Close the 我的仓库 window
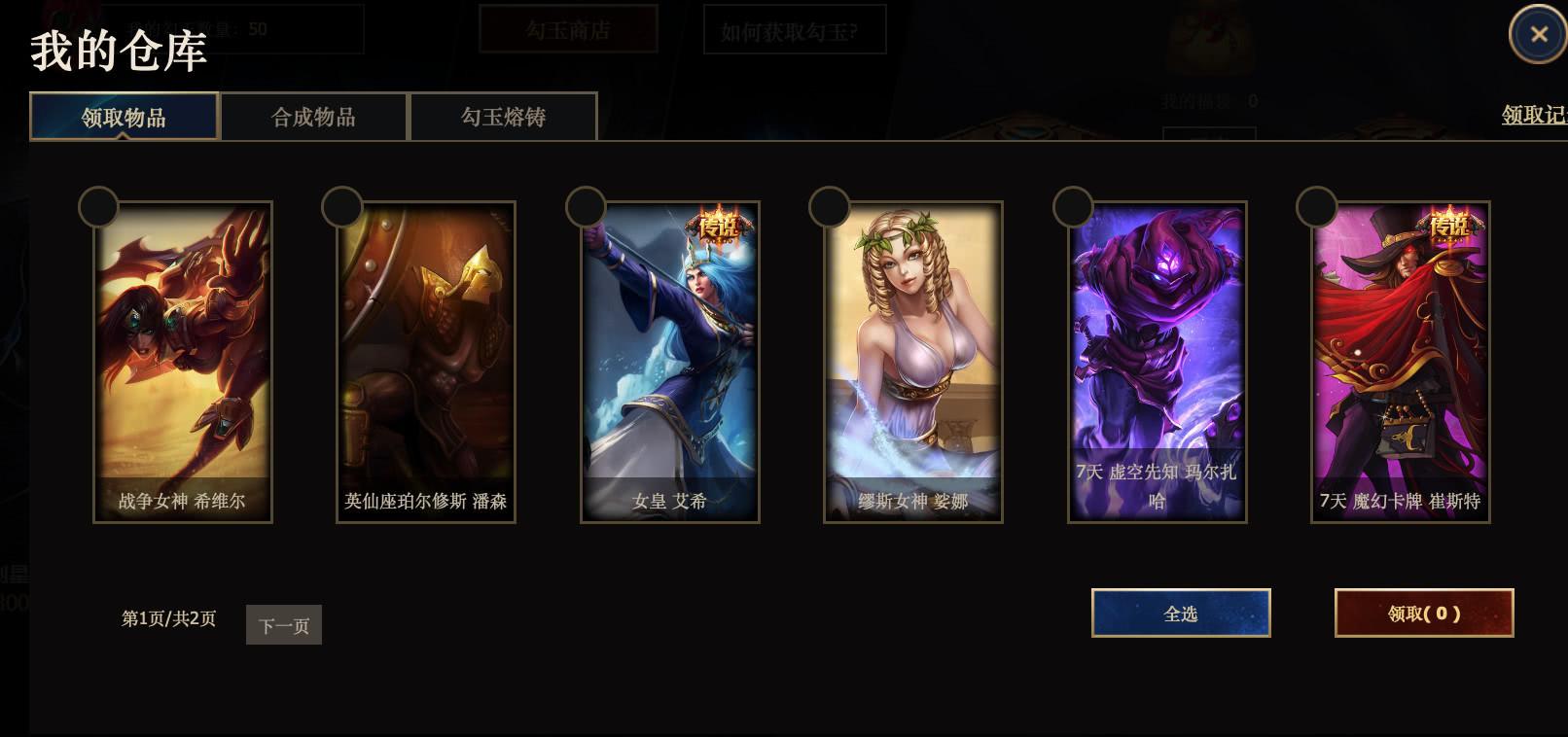Viewport: 1568px width, 737px height. (x=1540, y=34)
